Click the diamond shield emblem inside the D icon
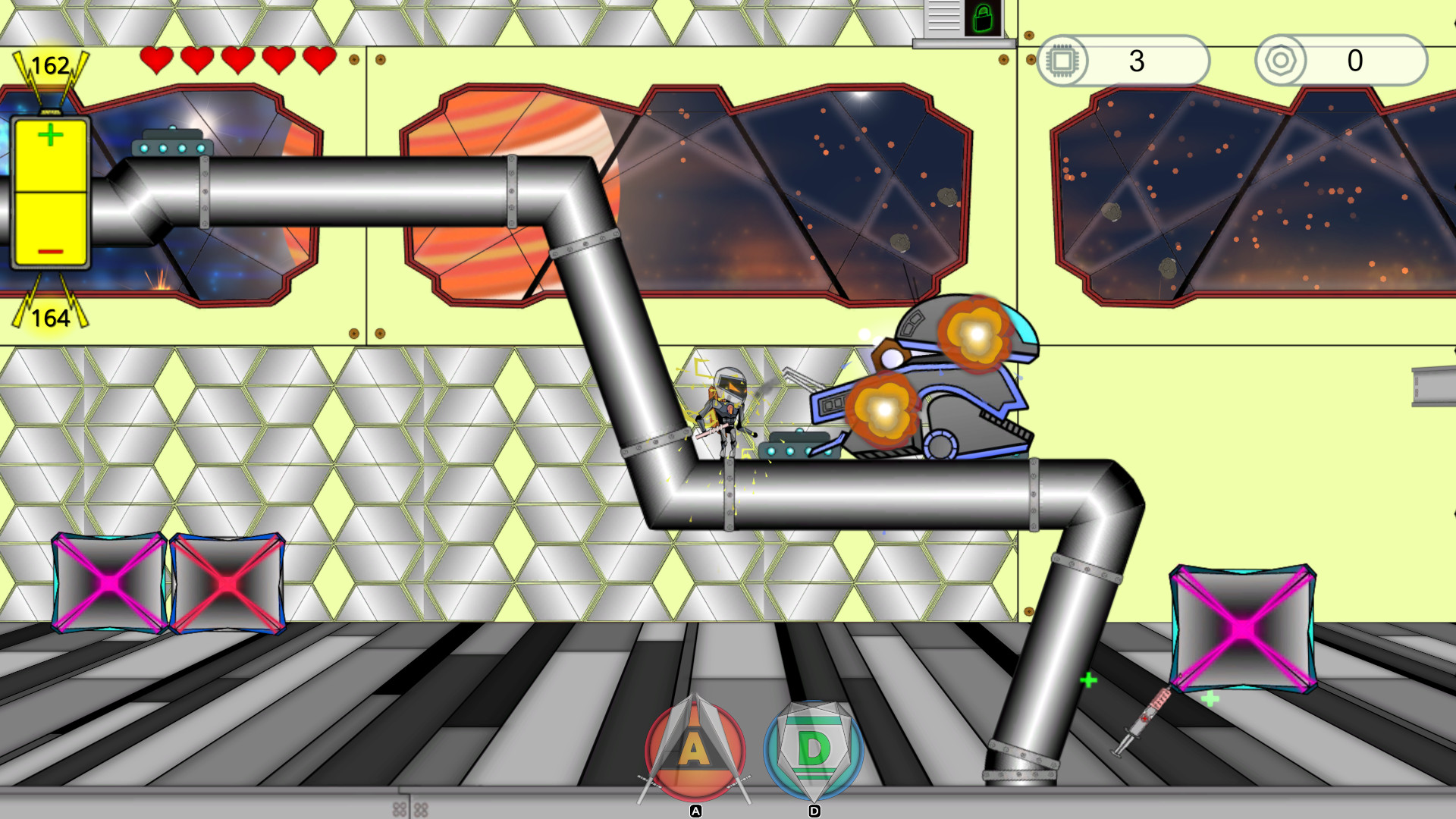 click(x=814, y=747)
